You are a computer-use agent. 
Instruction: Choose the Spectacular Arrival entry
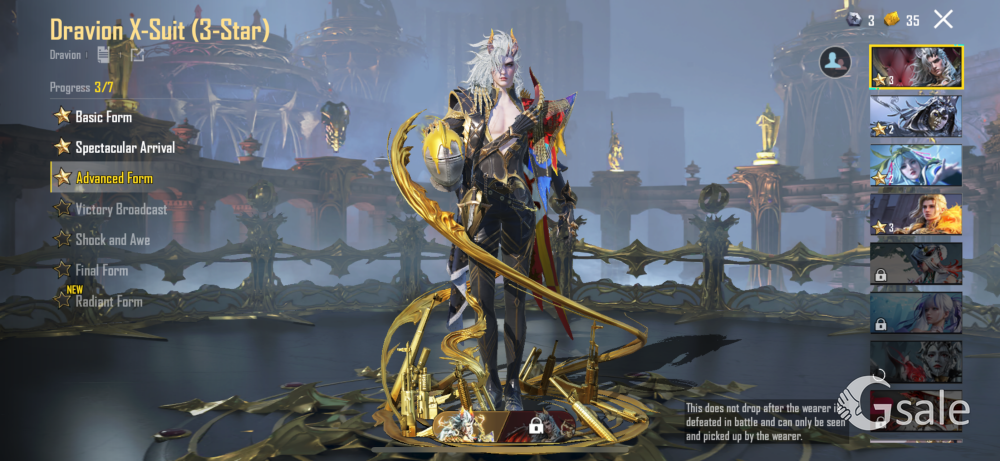[124, 148]
